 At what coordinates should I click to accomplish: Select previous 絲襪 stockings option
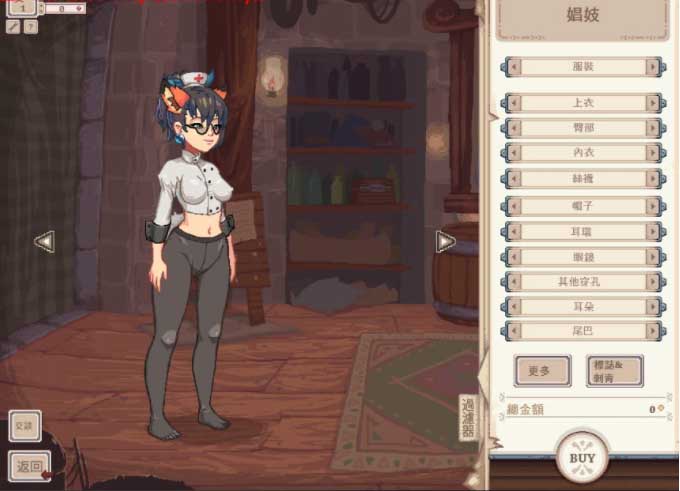[514, 179]
